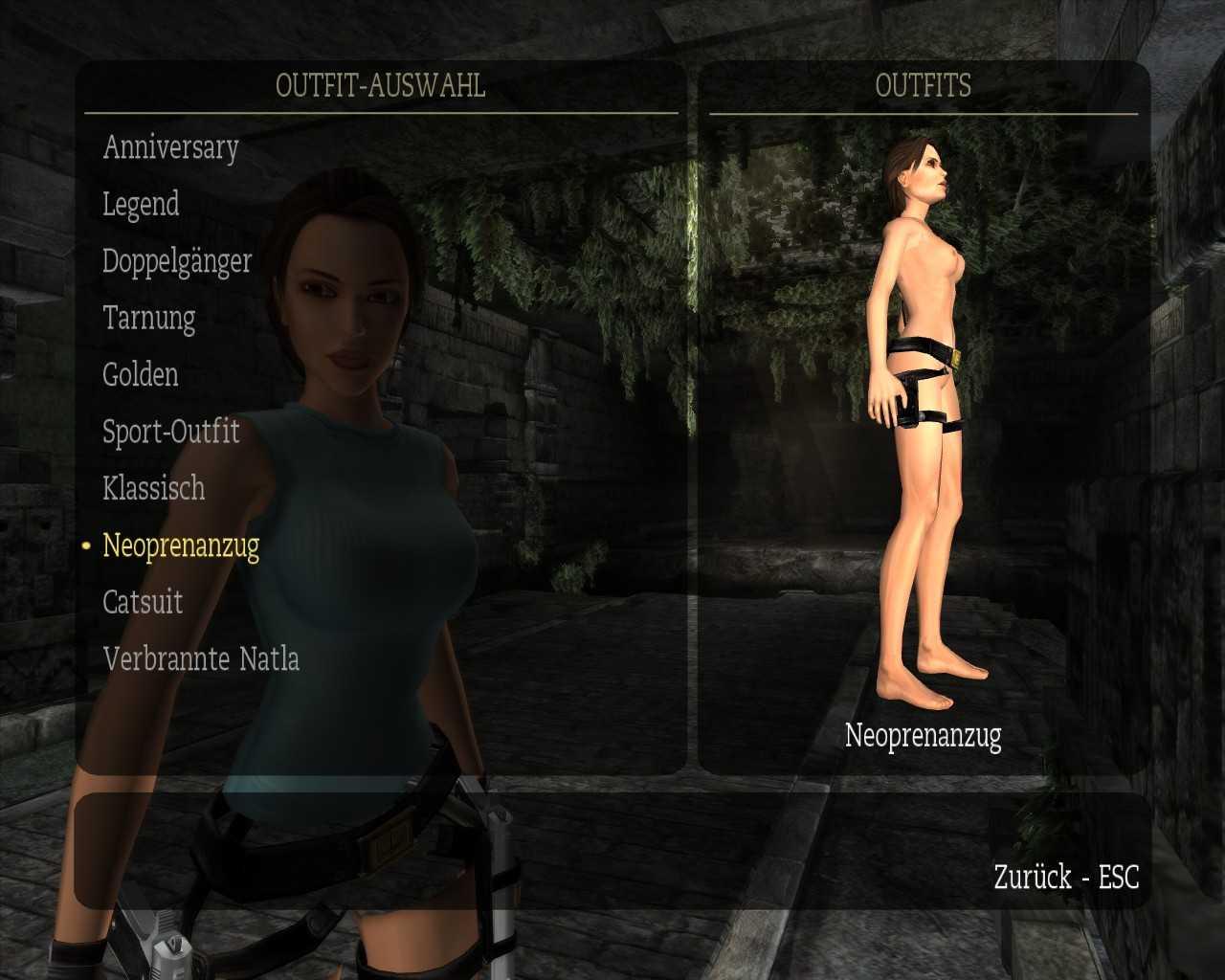This screenshot has width=1225, height=980.
Task: Click the Sport-Outfit entry
Action: click(x=170, y=432)
